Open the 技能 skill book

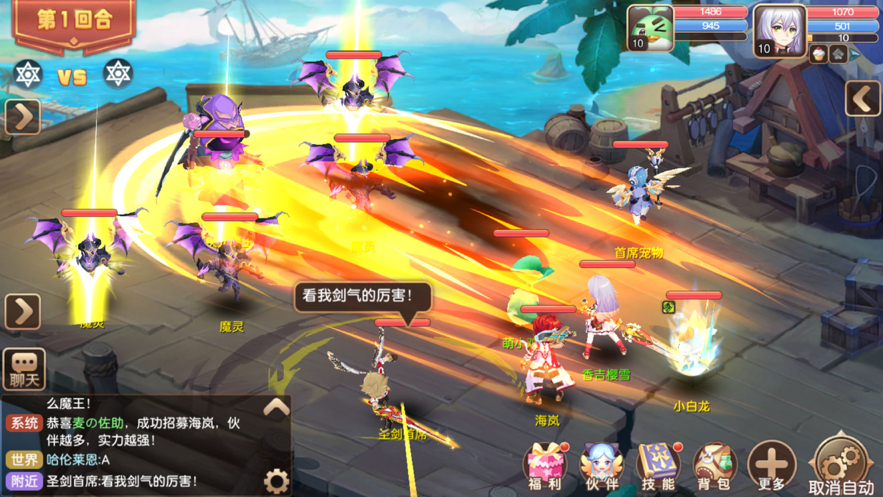tap(658, 464)
